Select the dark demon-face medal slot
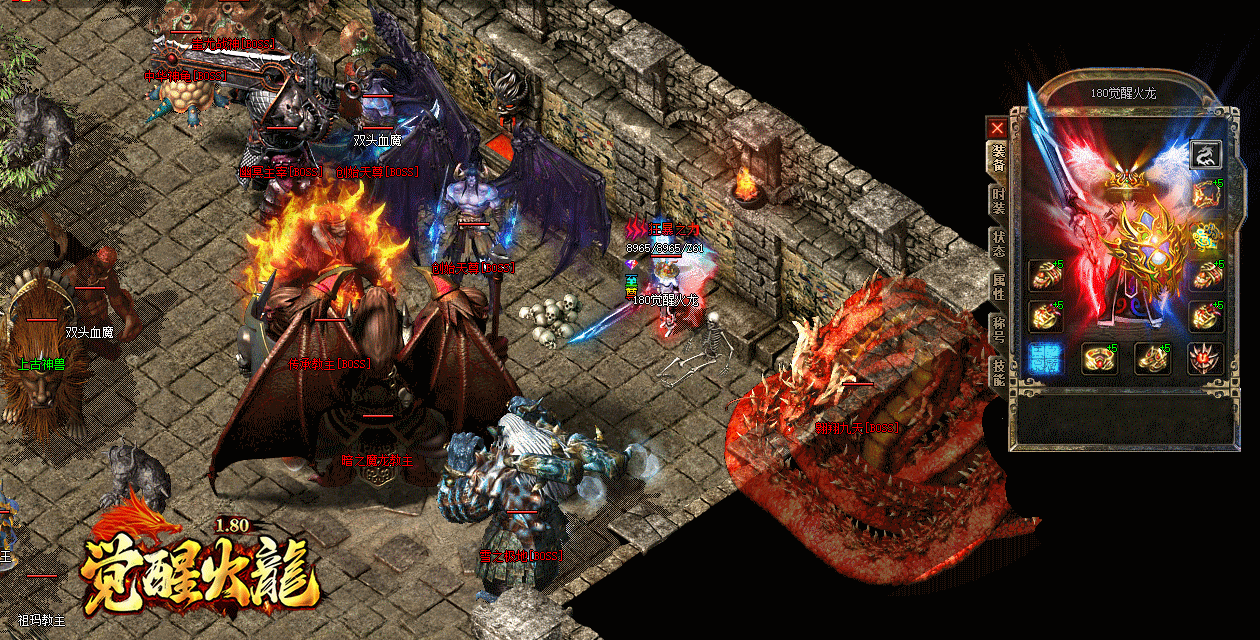 (1205, 358)
